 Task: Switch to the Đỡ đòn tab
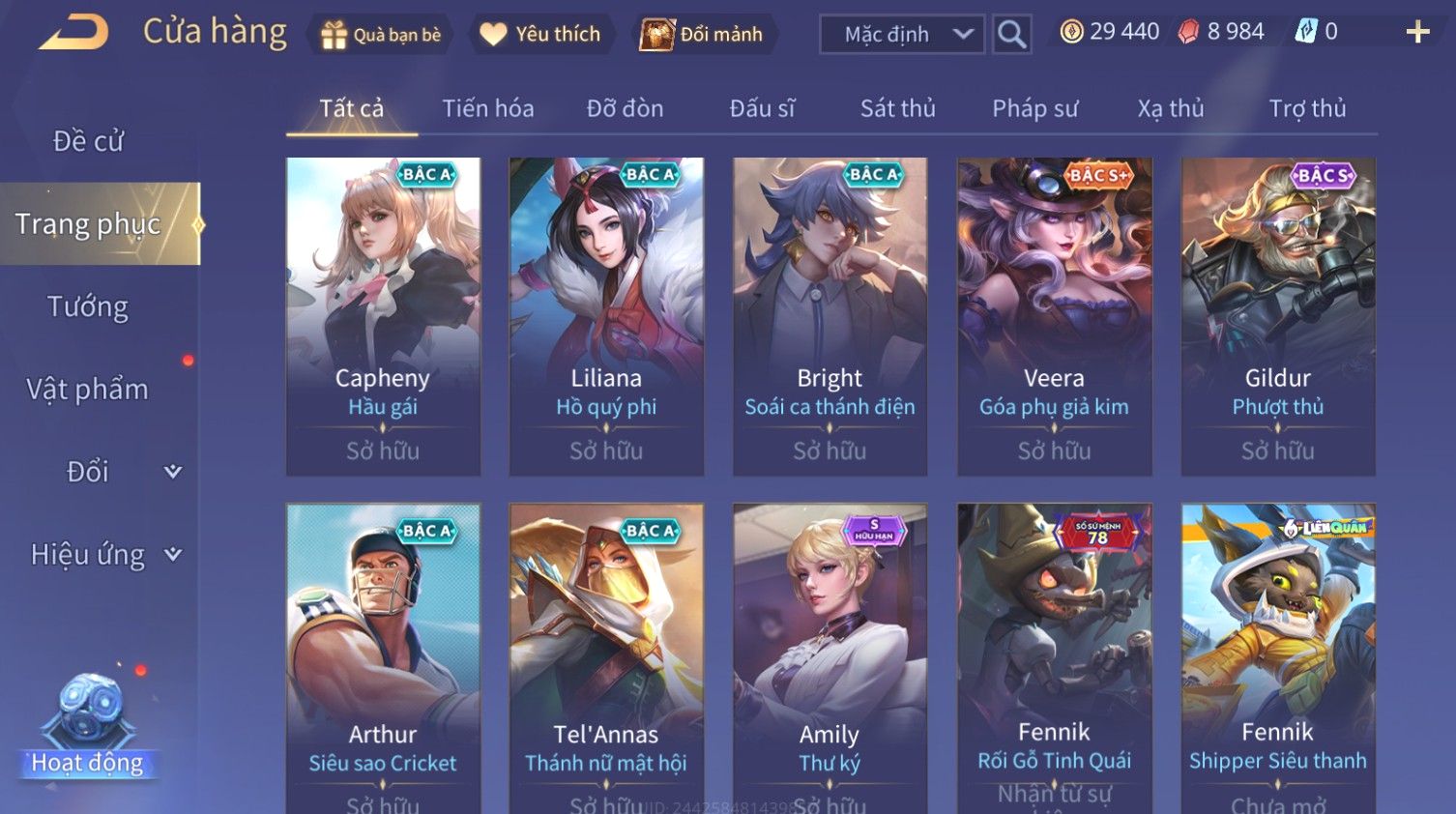point(625,108)
